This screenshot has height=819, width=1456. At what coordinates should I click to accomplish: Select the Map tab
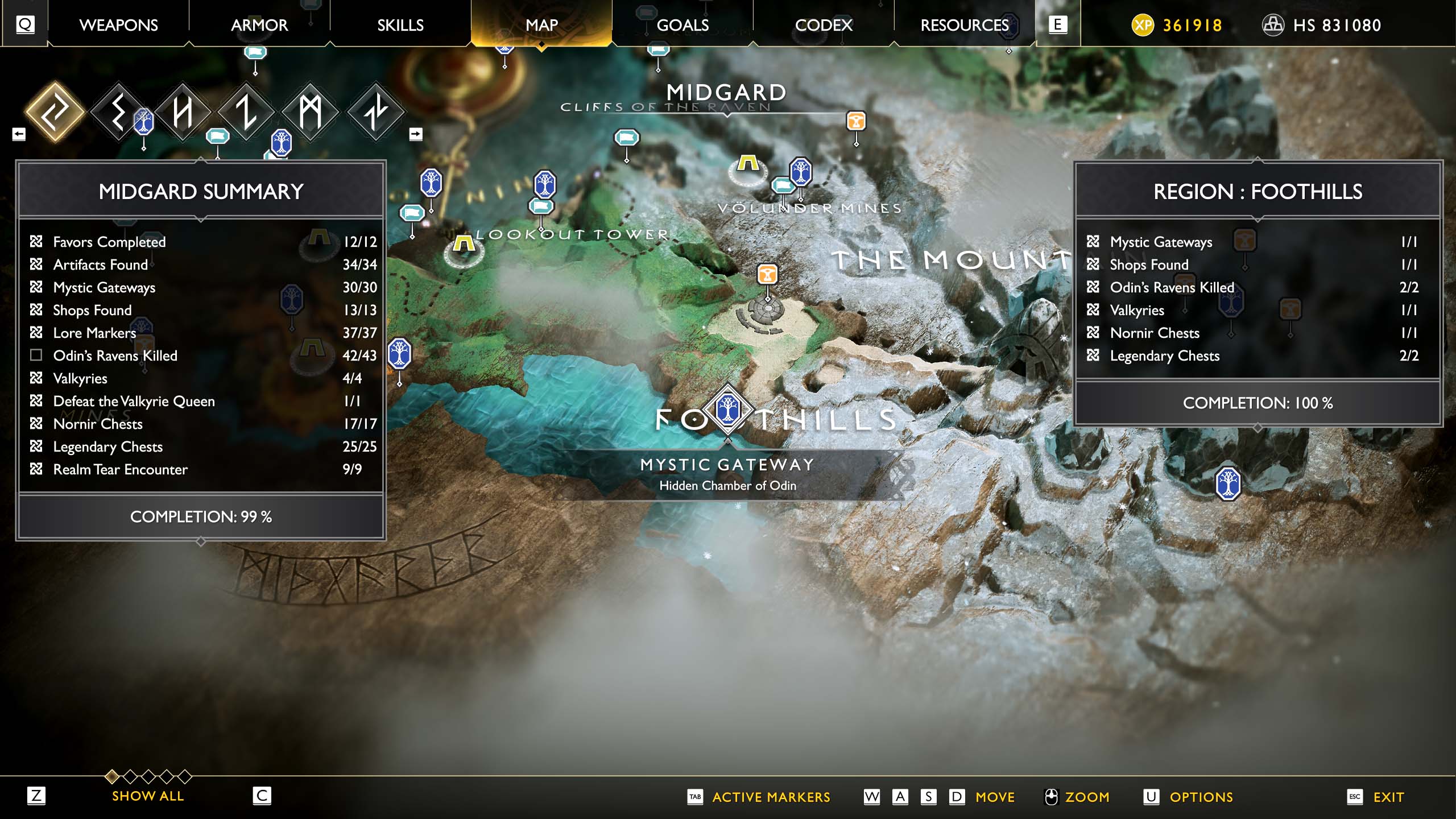click(x=541, y=25)
